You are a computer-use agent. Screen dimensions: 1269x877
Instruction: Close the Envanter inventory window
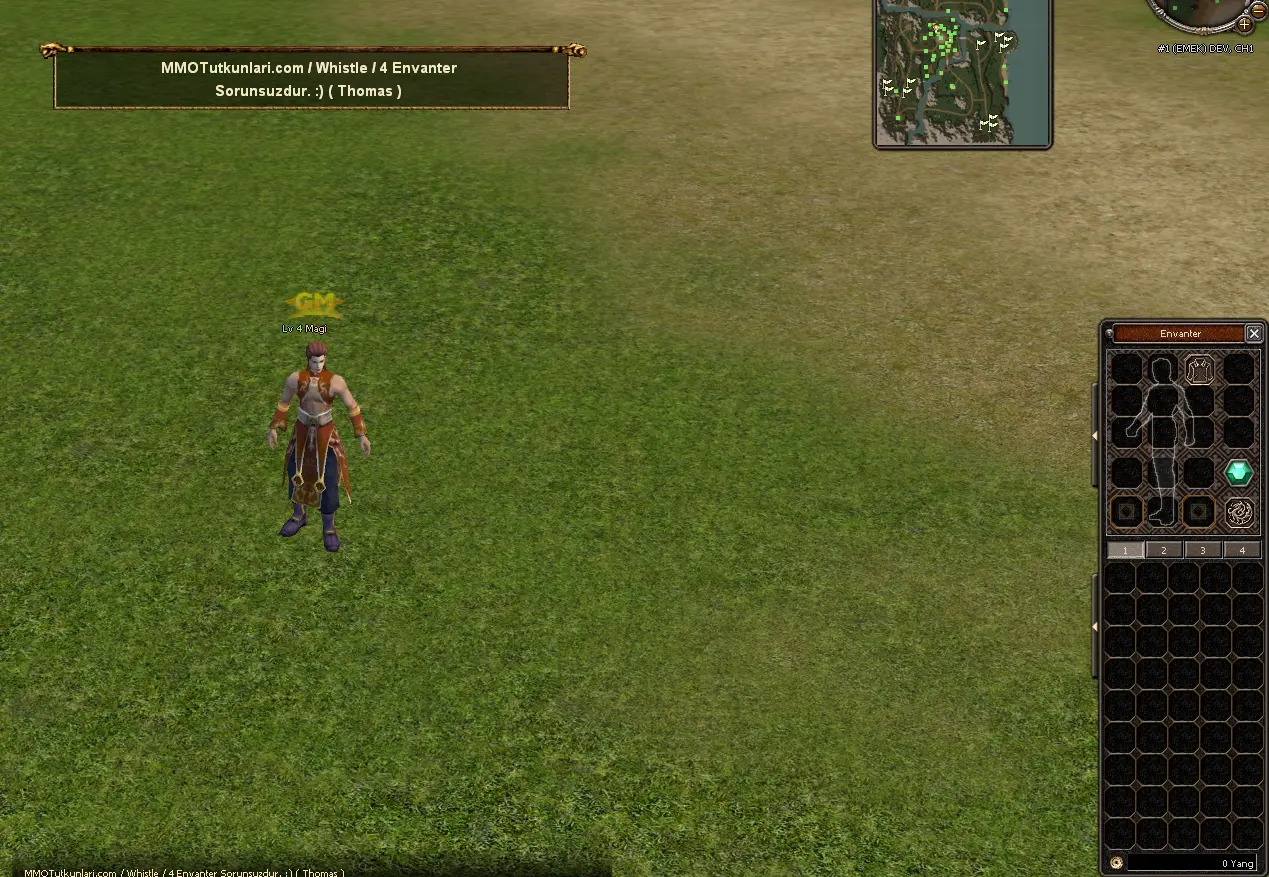(x=1254, y=333)
